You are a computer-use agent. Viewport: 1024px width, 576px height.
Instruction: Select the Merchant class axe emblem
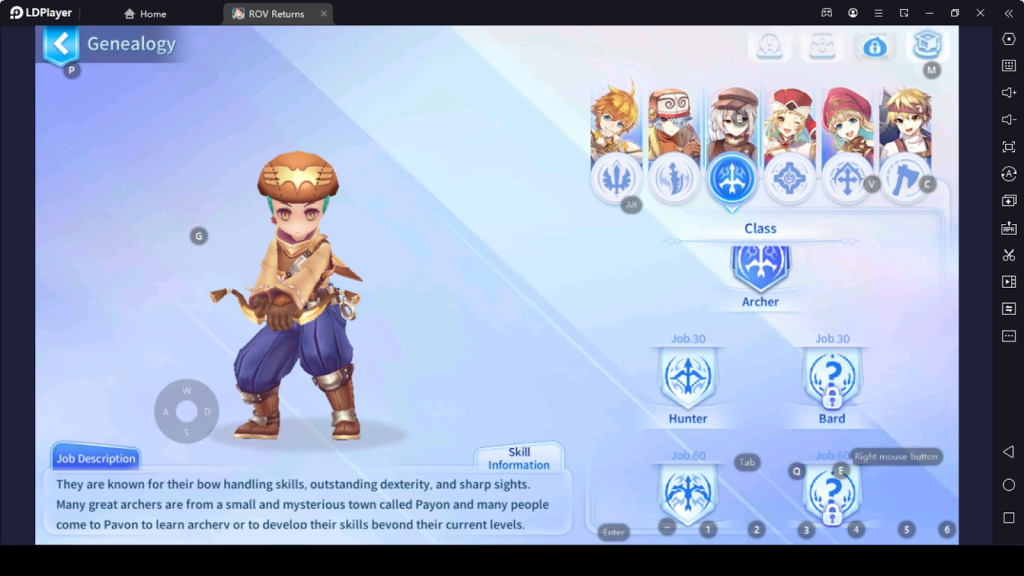pyautogui.click(x=906, y=179)
